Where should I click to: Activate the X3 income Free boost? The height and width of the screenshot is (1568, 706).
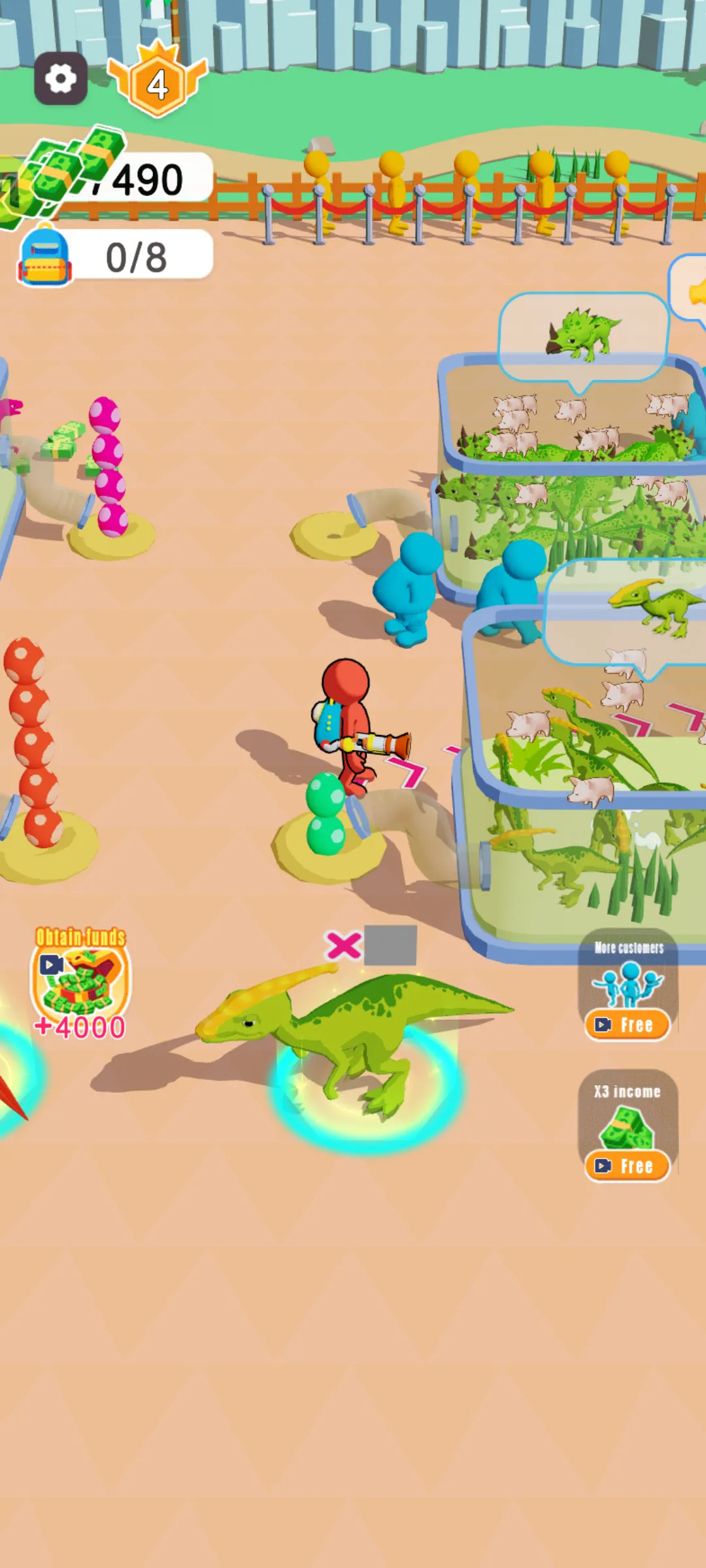(x=628, y=1165)
